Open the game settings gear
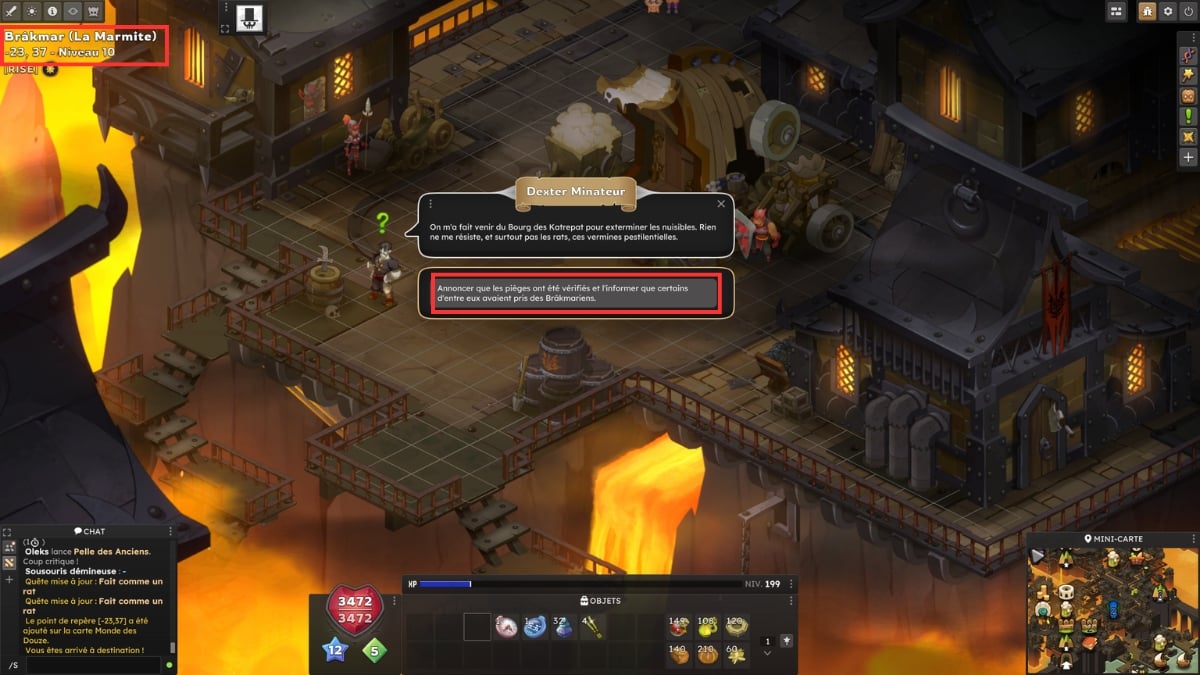The image size is (1200, 675). coord(1168,11)
